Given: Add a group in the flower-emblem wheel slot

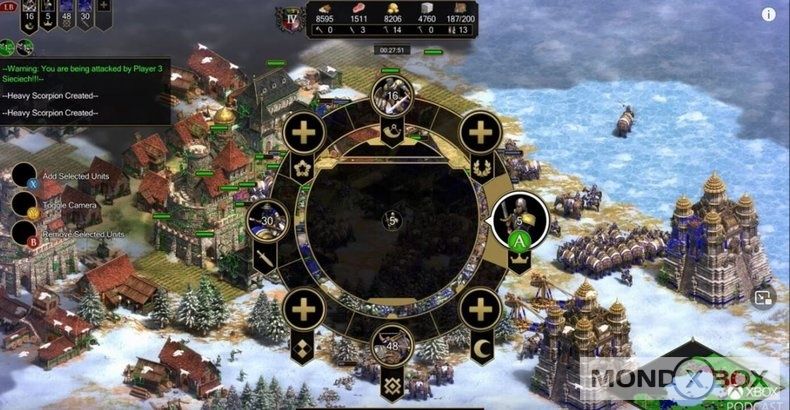Looking at the screenshot, I should 304,133.
